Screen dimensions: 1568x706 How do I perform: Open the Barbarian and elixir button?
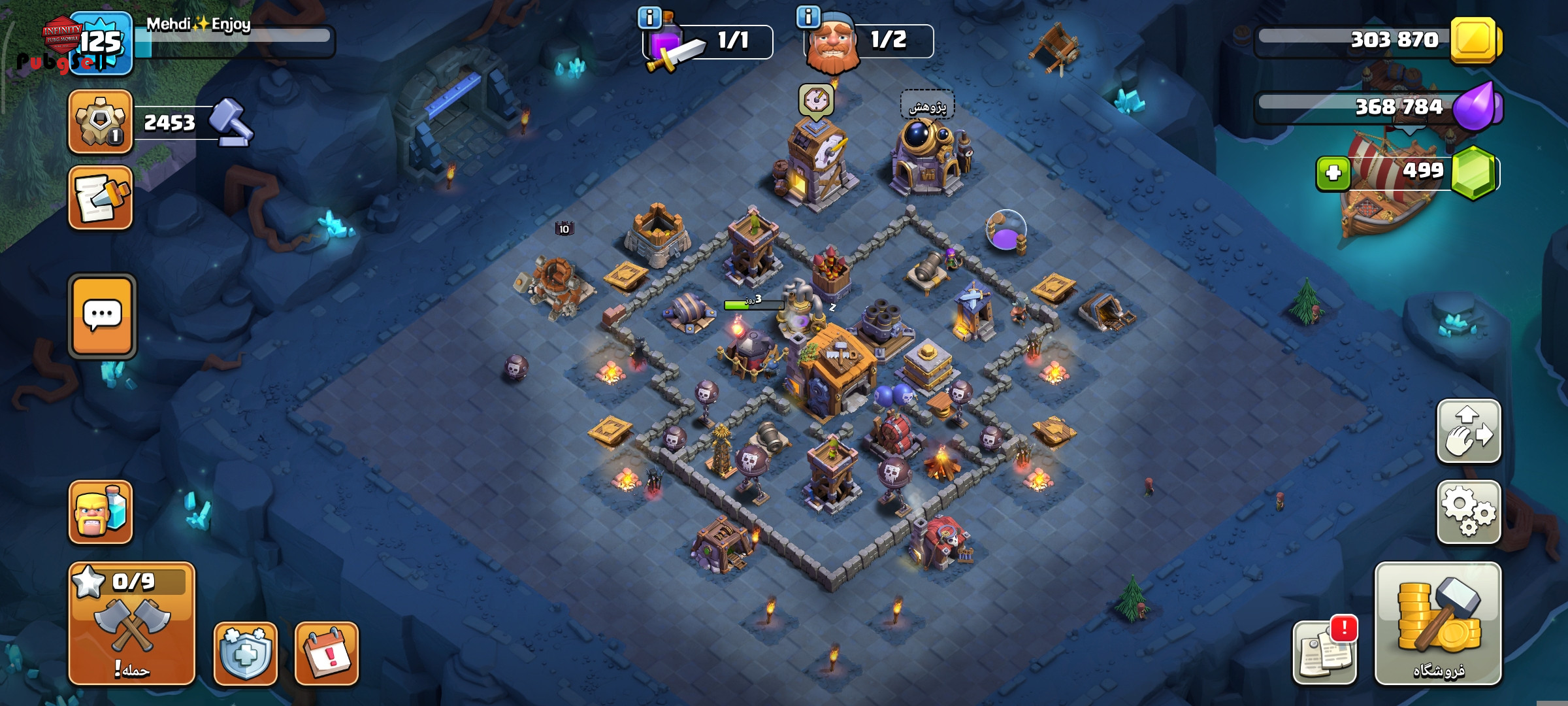point(101,512)
